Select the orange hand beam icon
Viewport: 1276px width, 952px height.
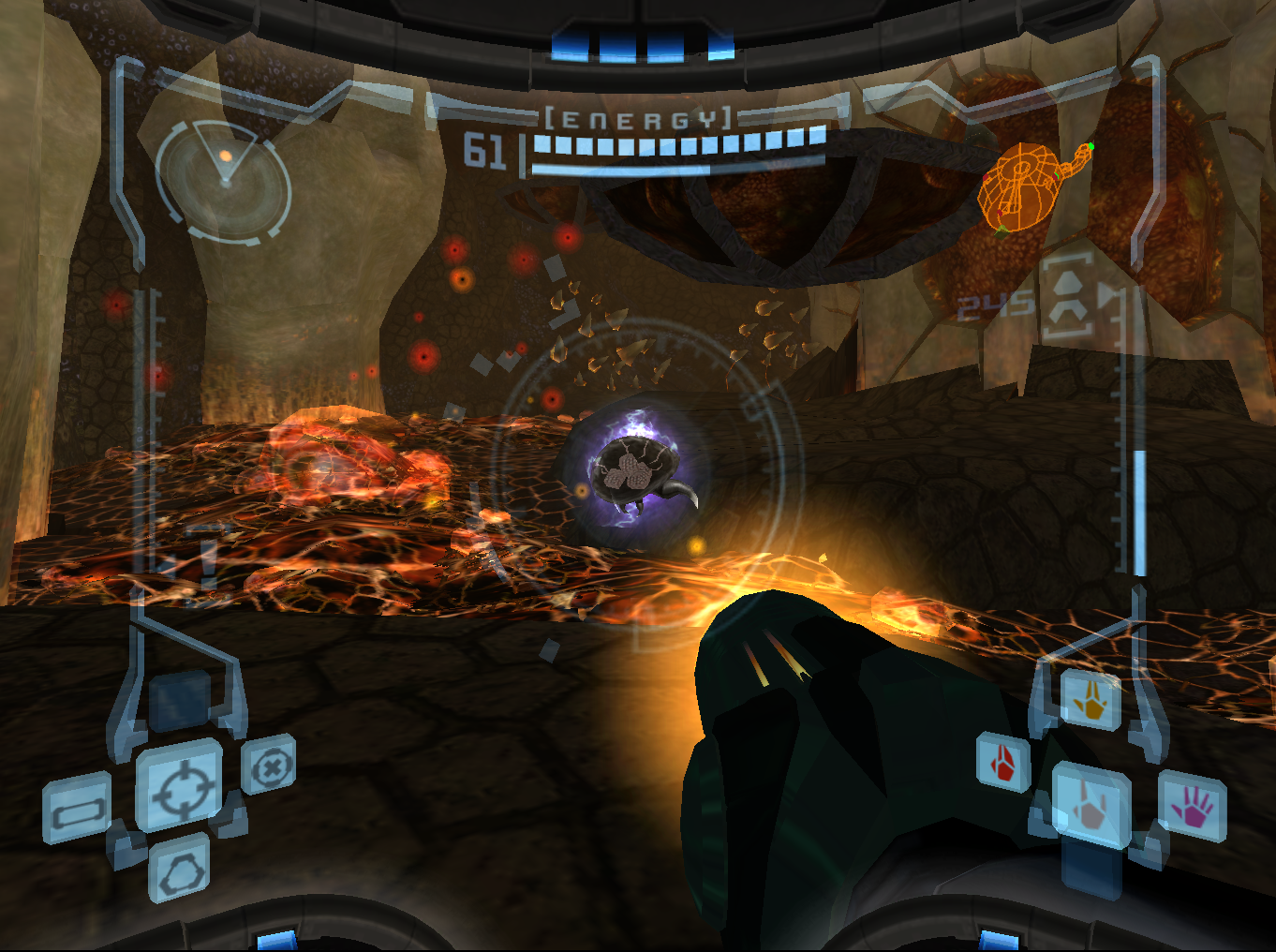coord(1091,699)
